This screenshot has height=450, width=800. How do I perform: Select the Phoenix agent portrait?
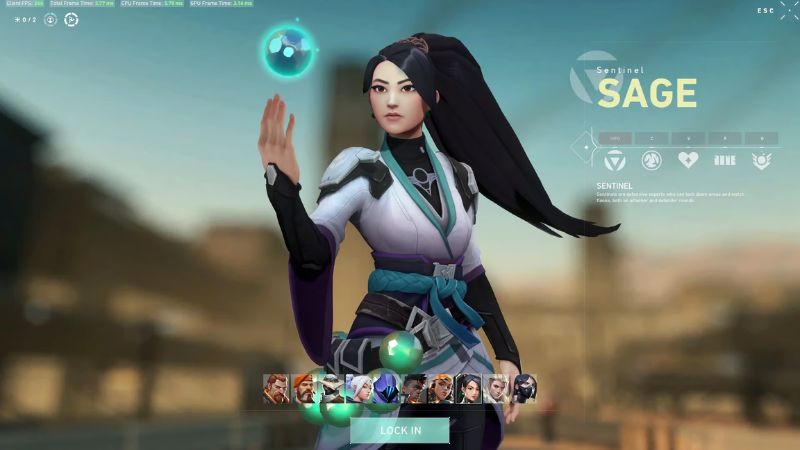tap(414, 389)
